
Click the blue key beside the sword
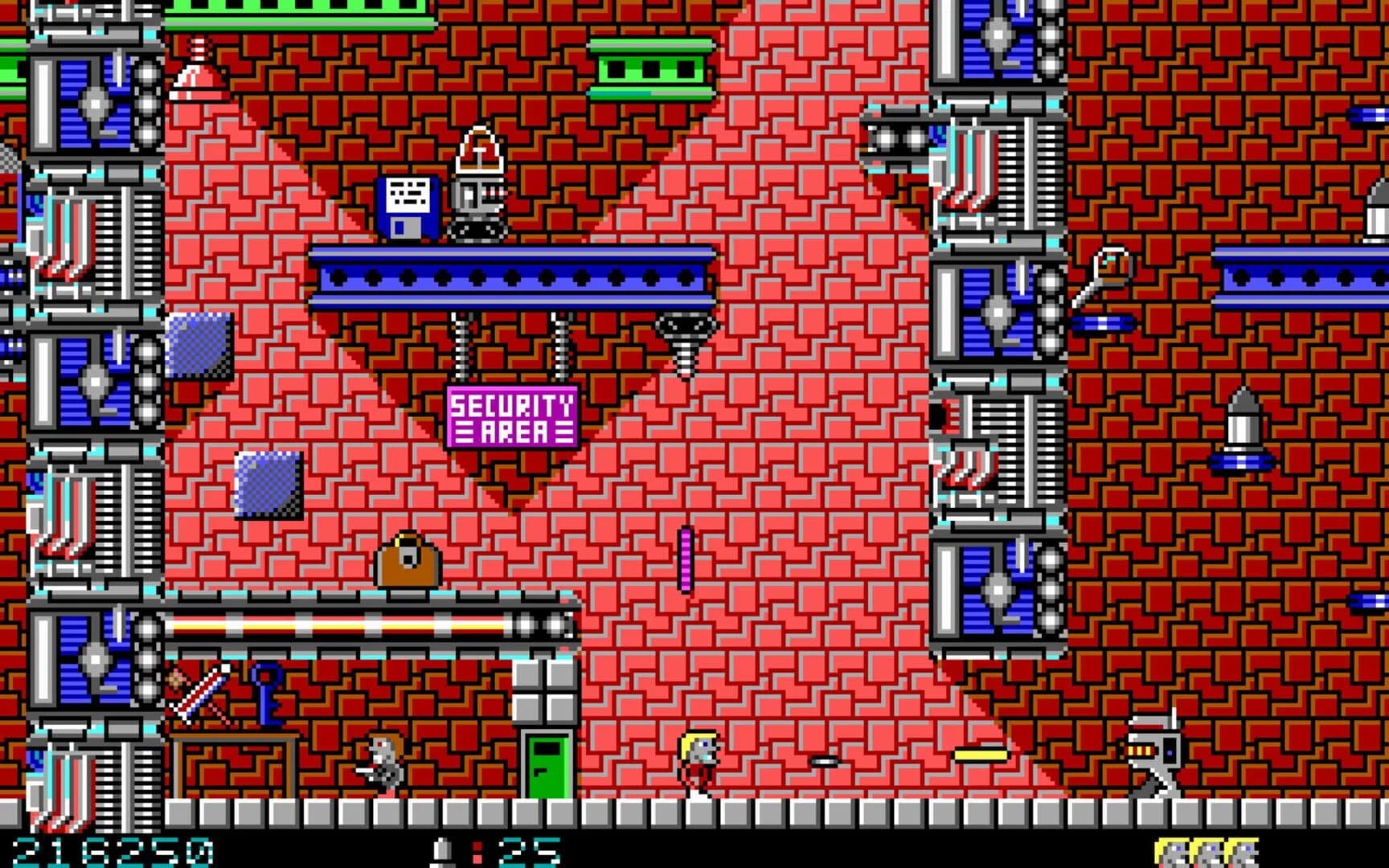(265, 693)
